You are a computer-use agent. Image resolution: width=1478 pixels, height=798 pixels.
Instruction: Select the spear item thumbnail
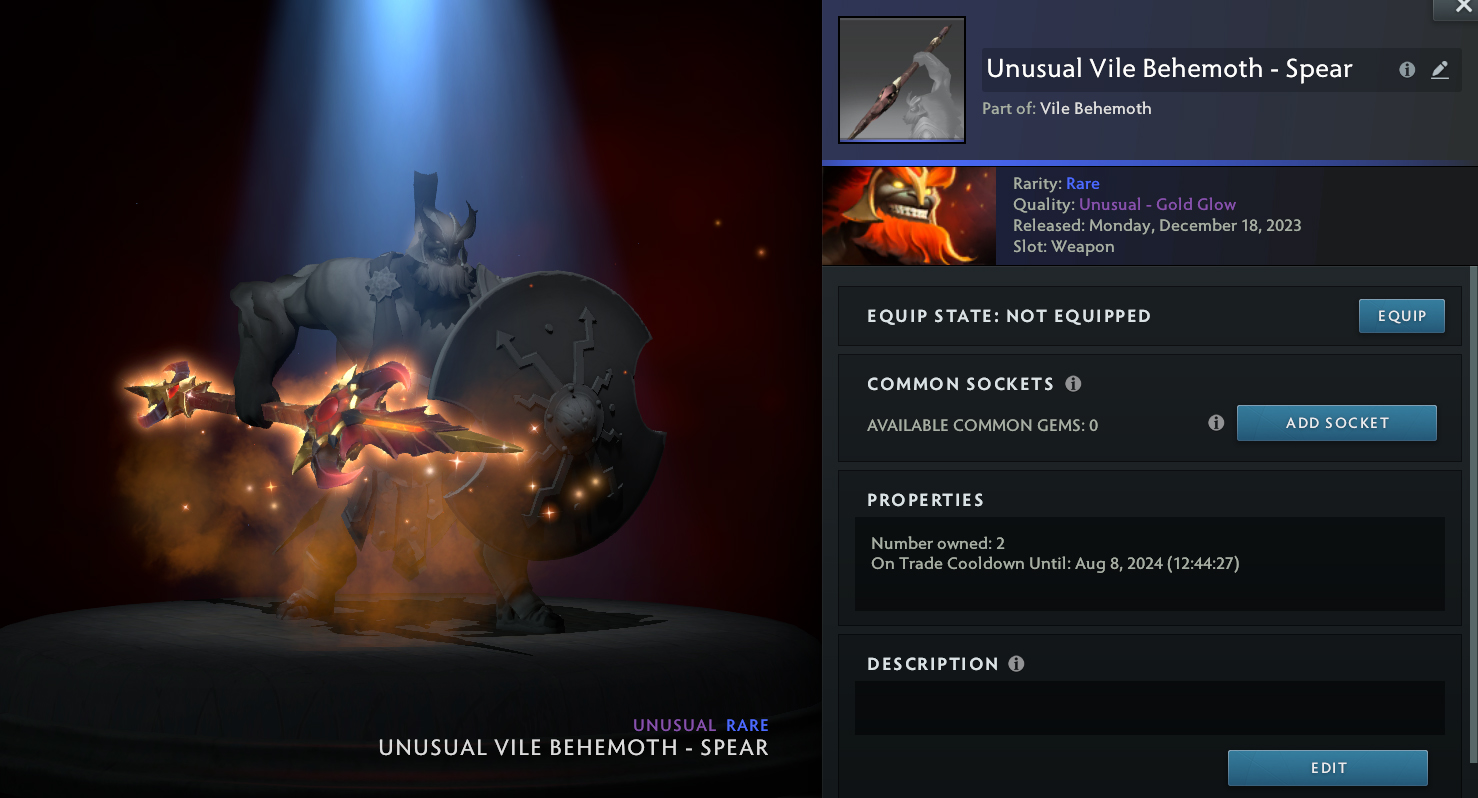point(901,80)
